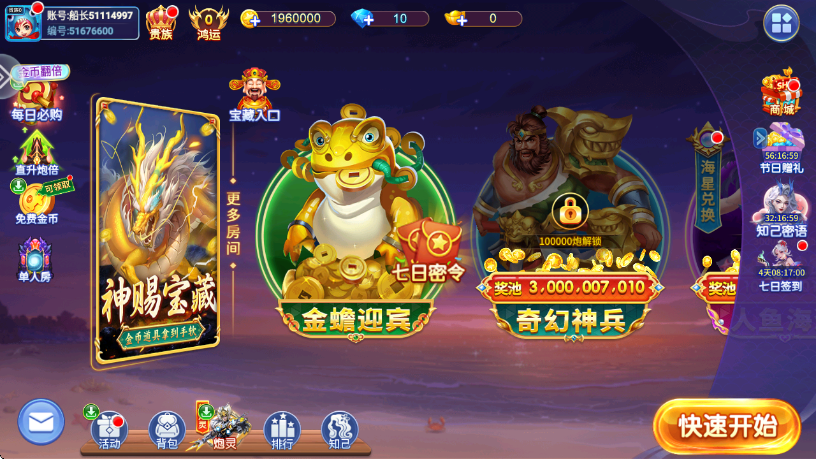816x459 pixels.
Task: Open the 每日必购 daily purchase offer
Action: coord(36,98)
